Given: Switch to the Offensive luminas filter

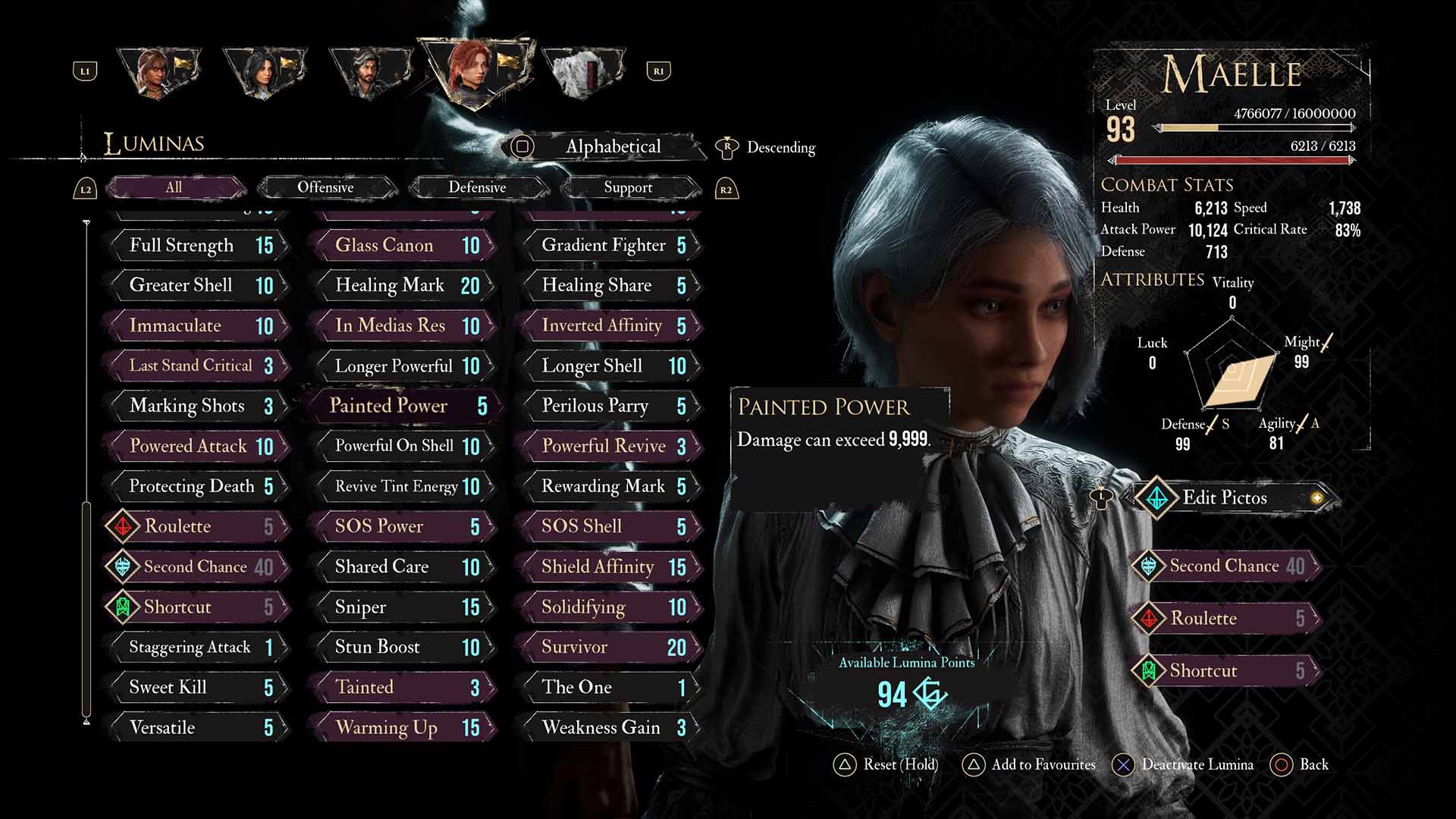Looking at the screenshot, I should click(x=325, y=187).
